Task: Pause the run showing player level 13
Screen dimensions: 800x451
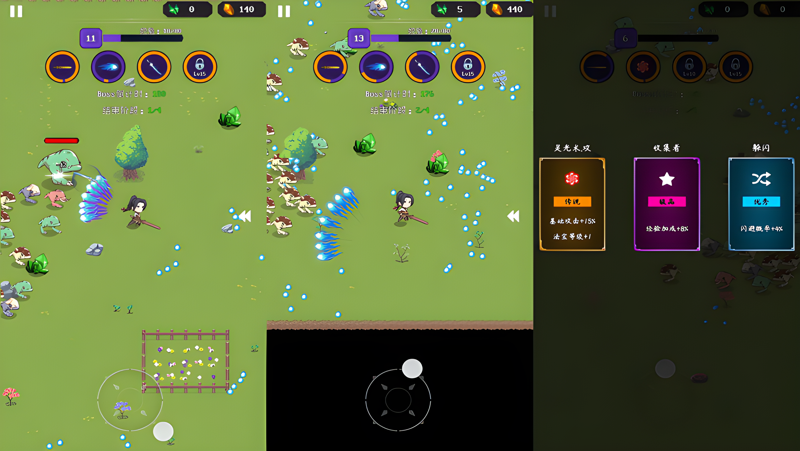Action: pos(284,11)
